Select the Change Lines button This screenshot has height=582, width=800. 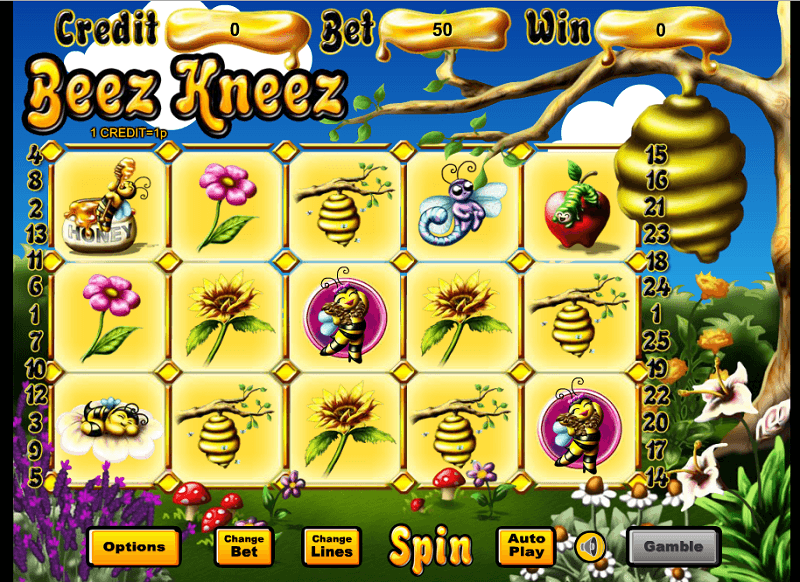click(x=332, y=546)
